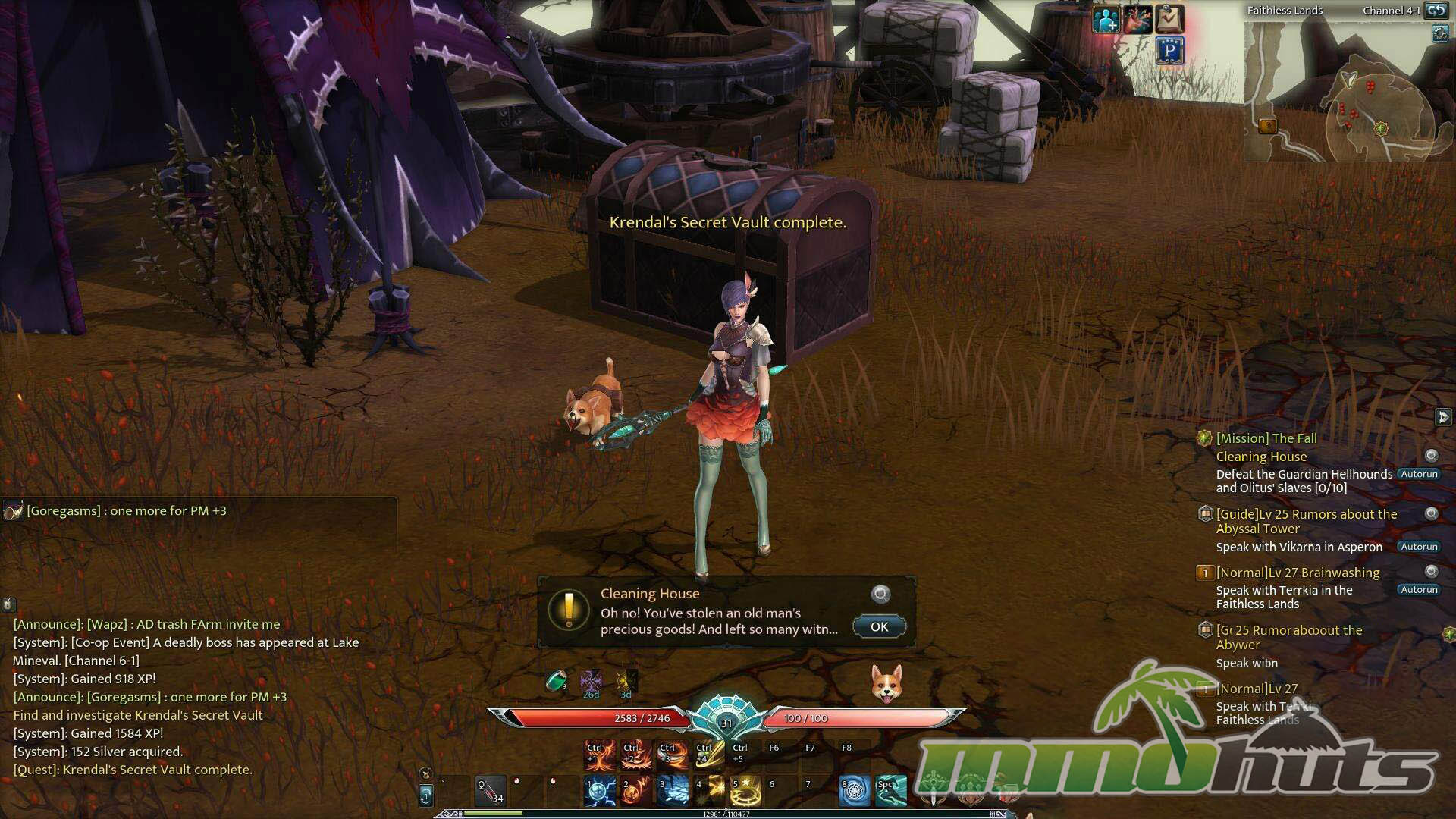Activate the blue lightning orb skill in slot 1
The height and width of the screenshot is (819, 1456).
[600, 790]
